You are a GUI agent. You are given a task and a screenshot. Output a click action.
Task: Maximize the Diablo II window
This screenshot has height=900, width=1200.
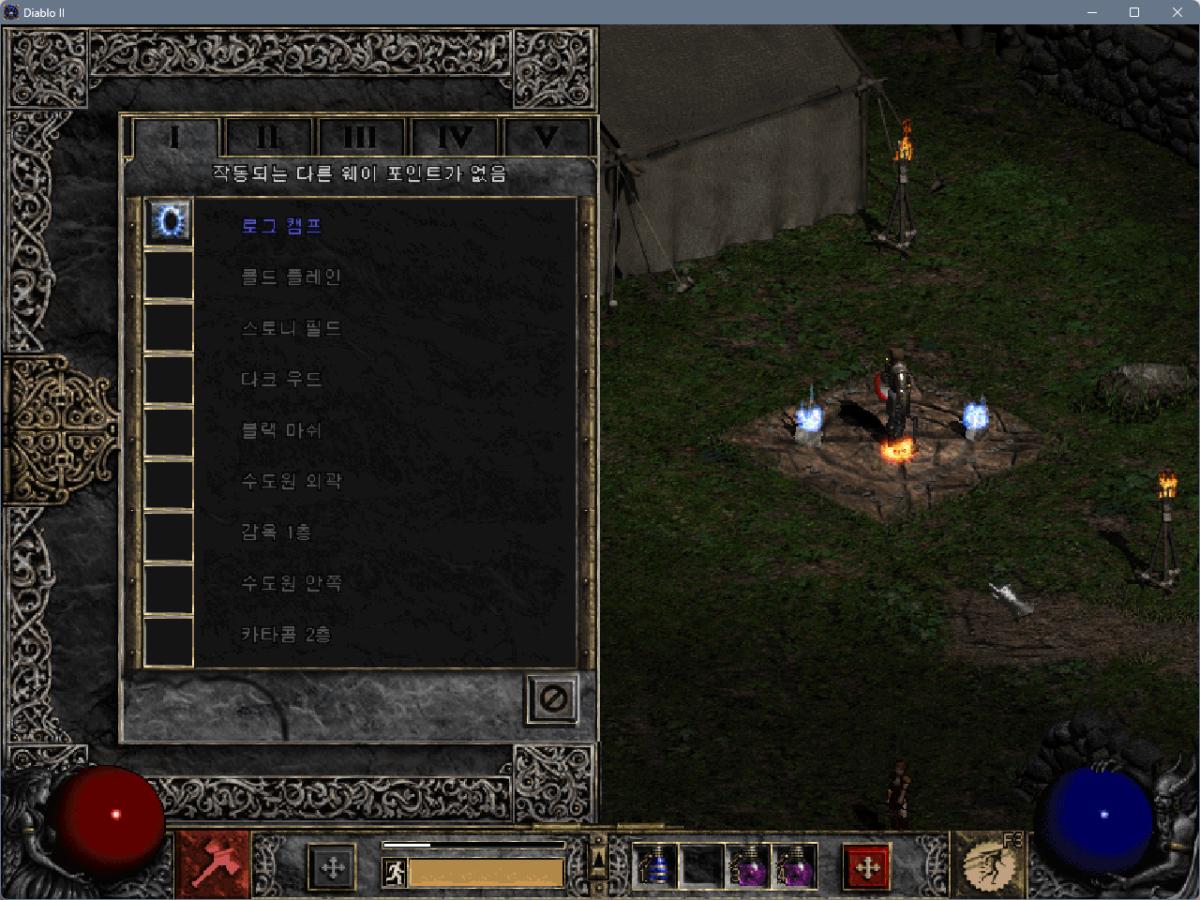click(1134, 12)
